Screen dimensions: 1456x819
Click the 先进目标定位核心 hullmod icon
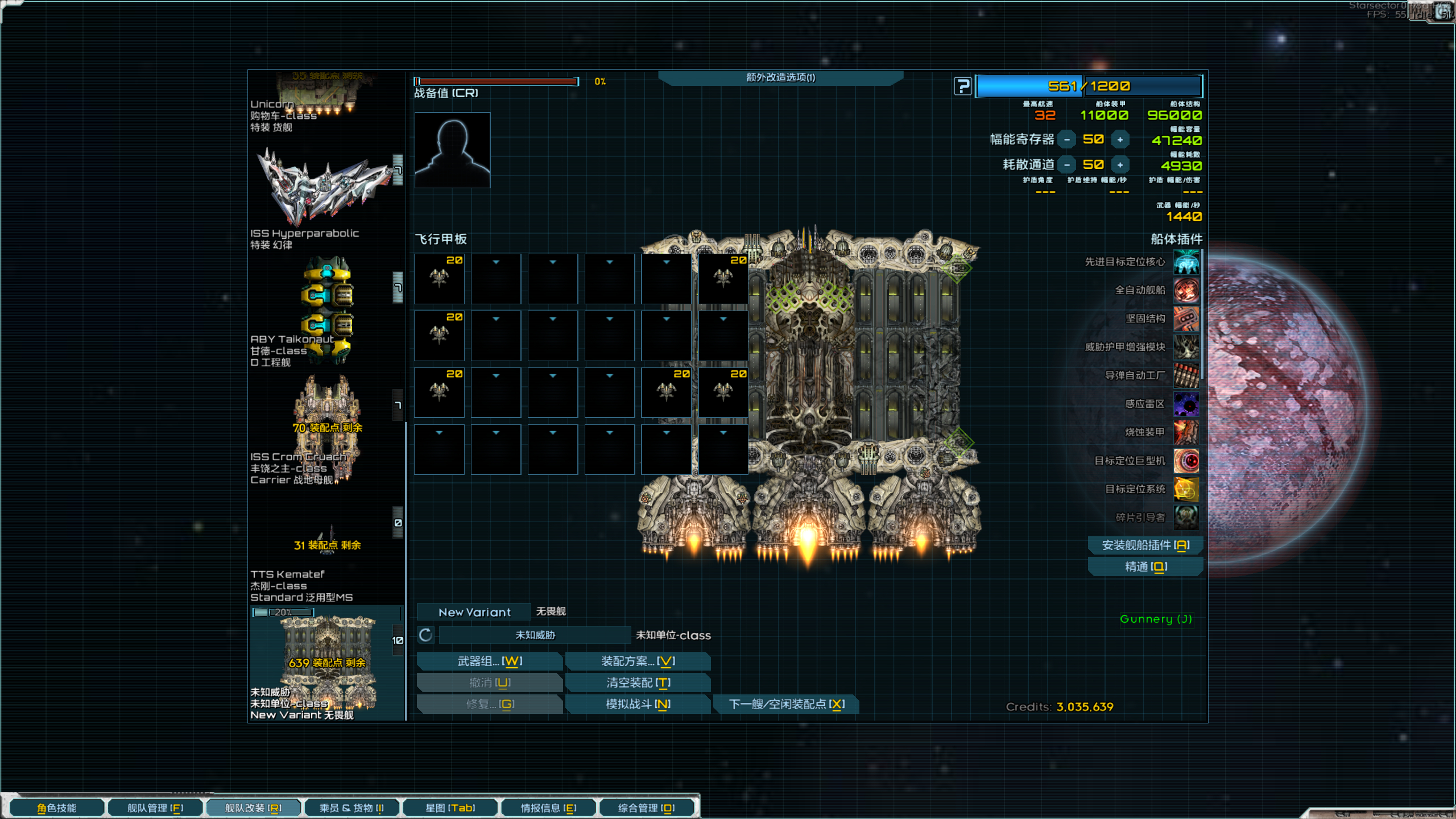pos(1186,262)
